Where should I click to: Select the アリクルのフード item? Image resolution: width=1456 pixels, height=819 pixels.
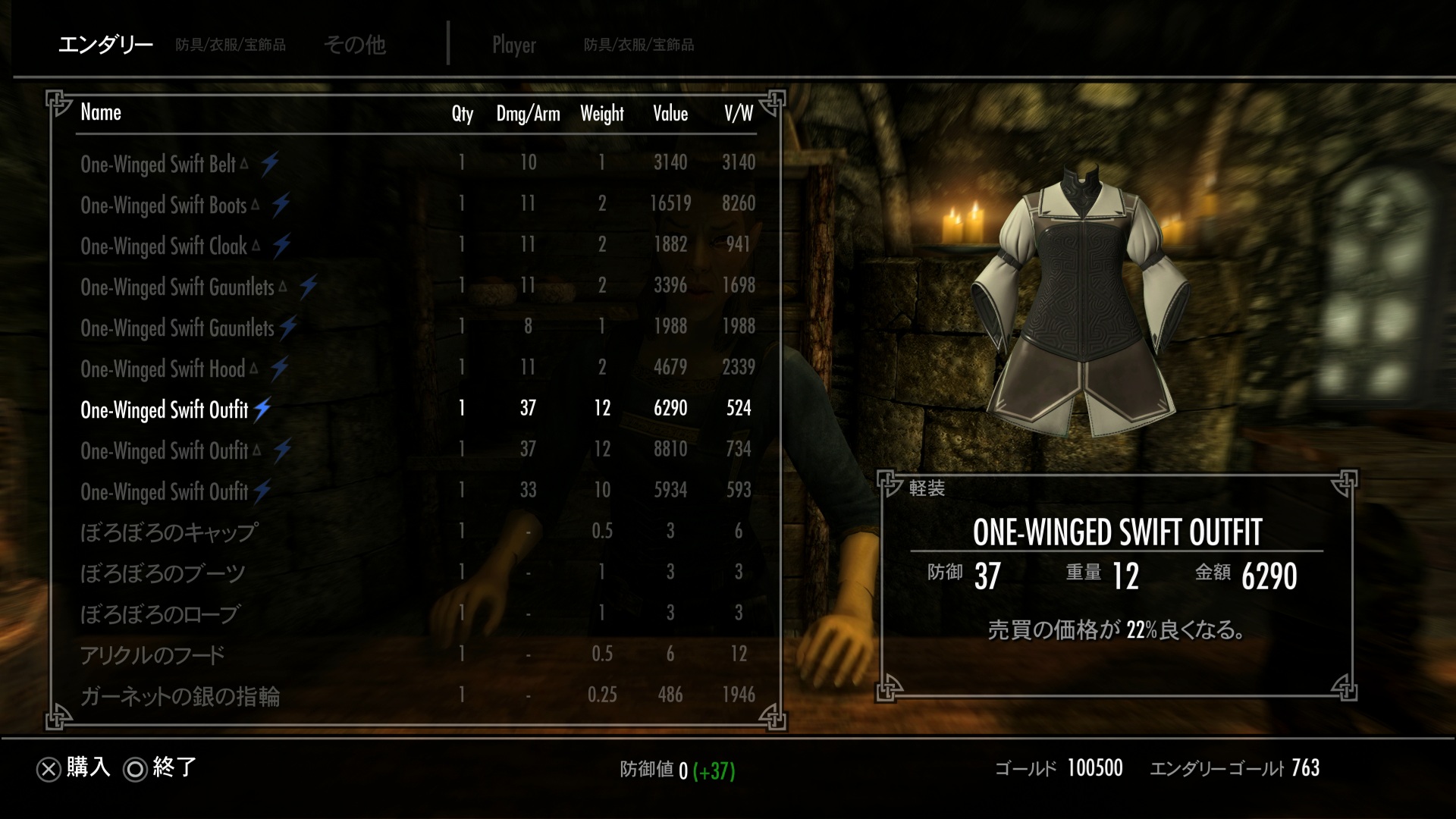[152, 654]
